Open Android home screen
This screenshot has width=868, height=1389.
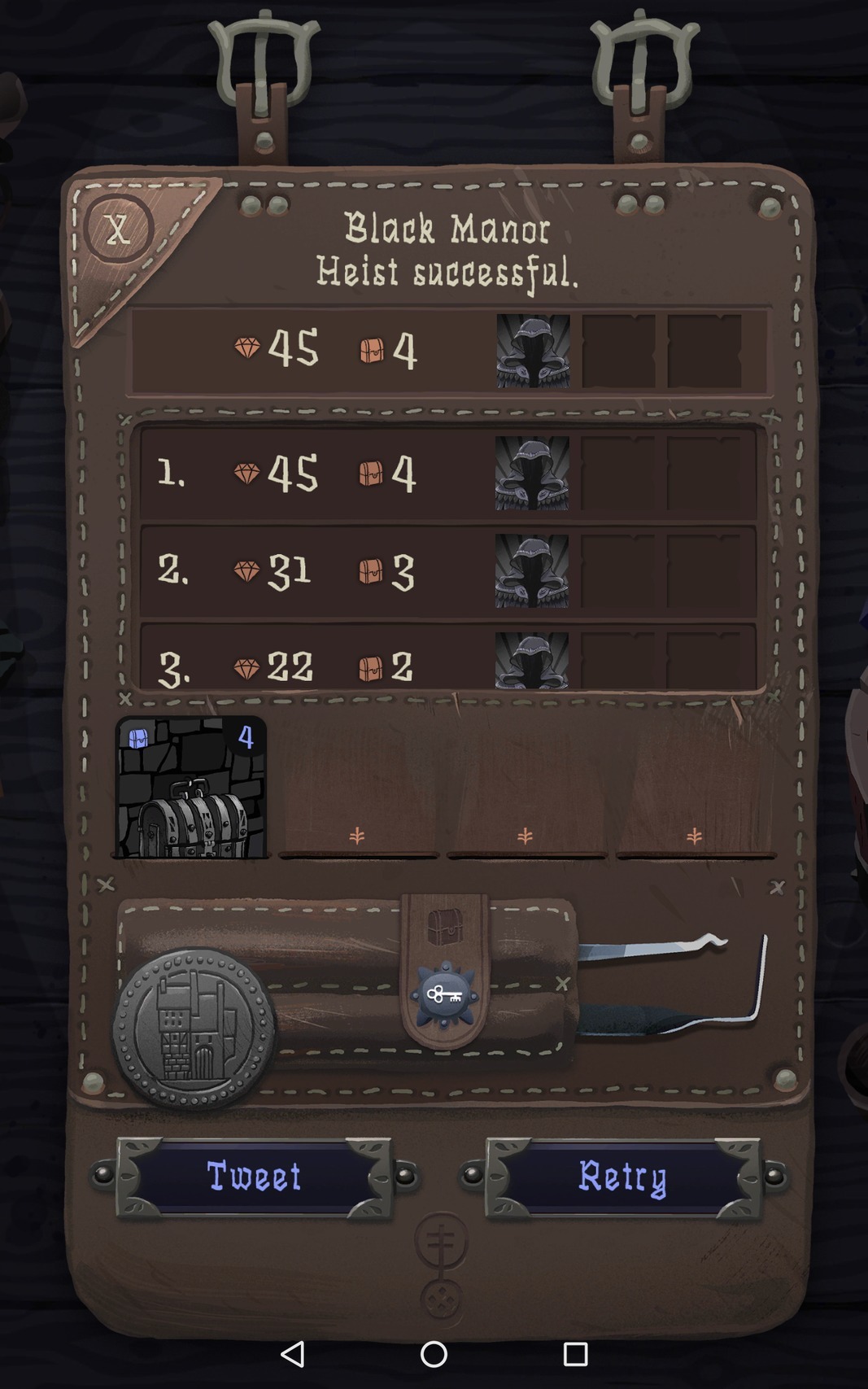click(434, 1354)
